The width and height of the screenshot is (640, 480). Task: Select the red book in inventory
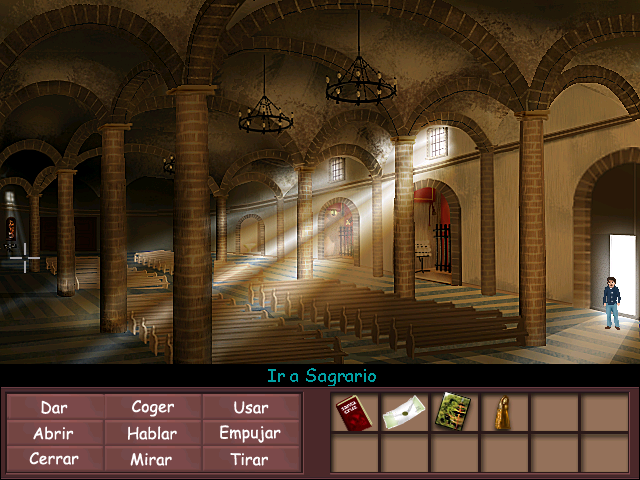pyautogui.click(x=354, y=412)
